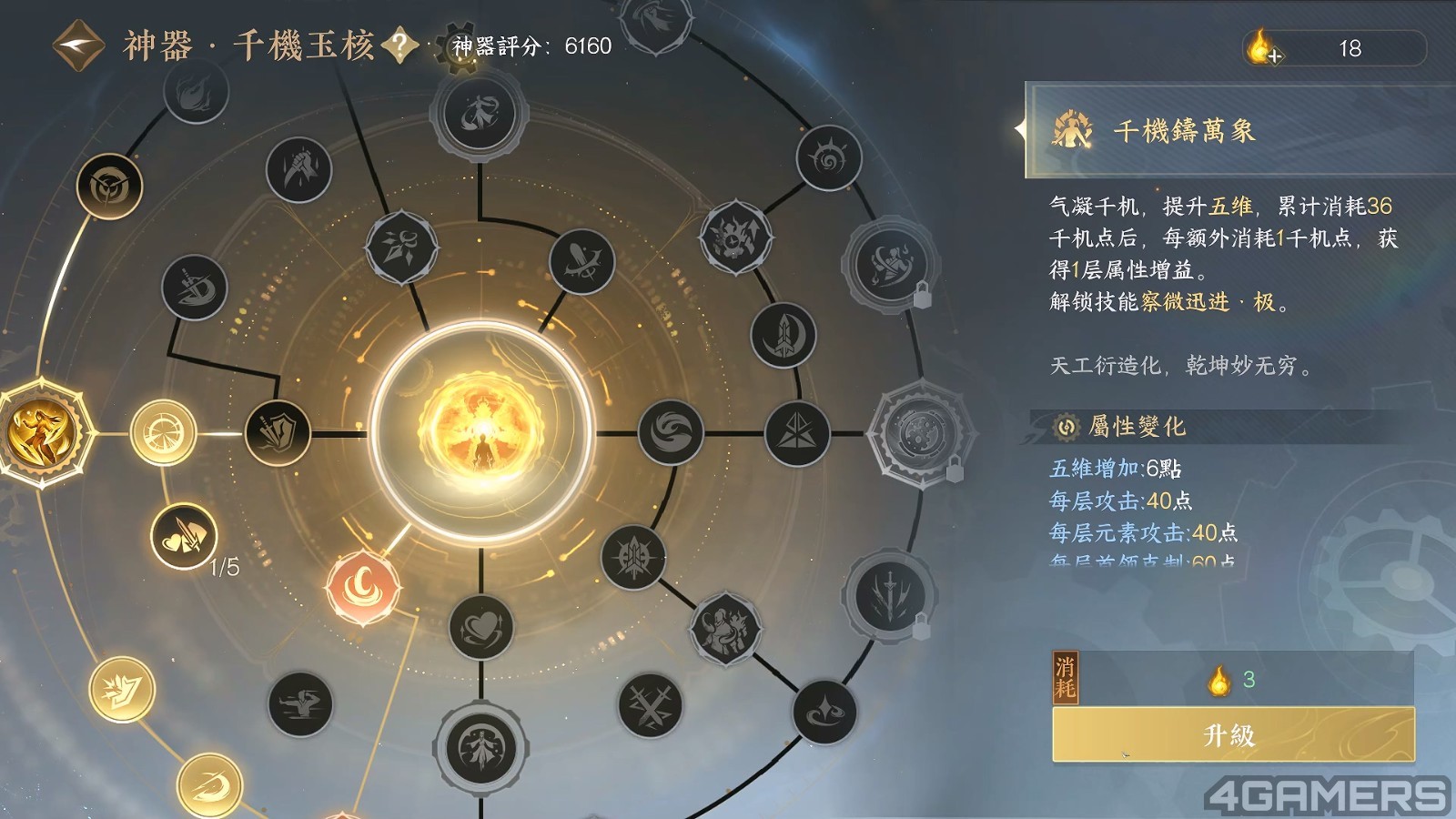Pick the golden compass wheel node
Screen dimensions: 1456x819
pyautogui.click(x=164, y=432)
